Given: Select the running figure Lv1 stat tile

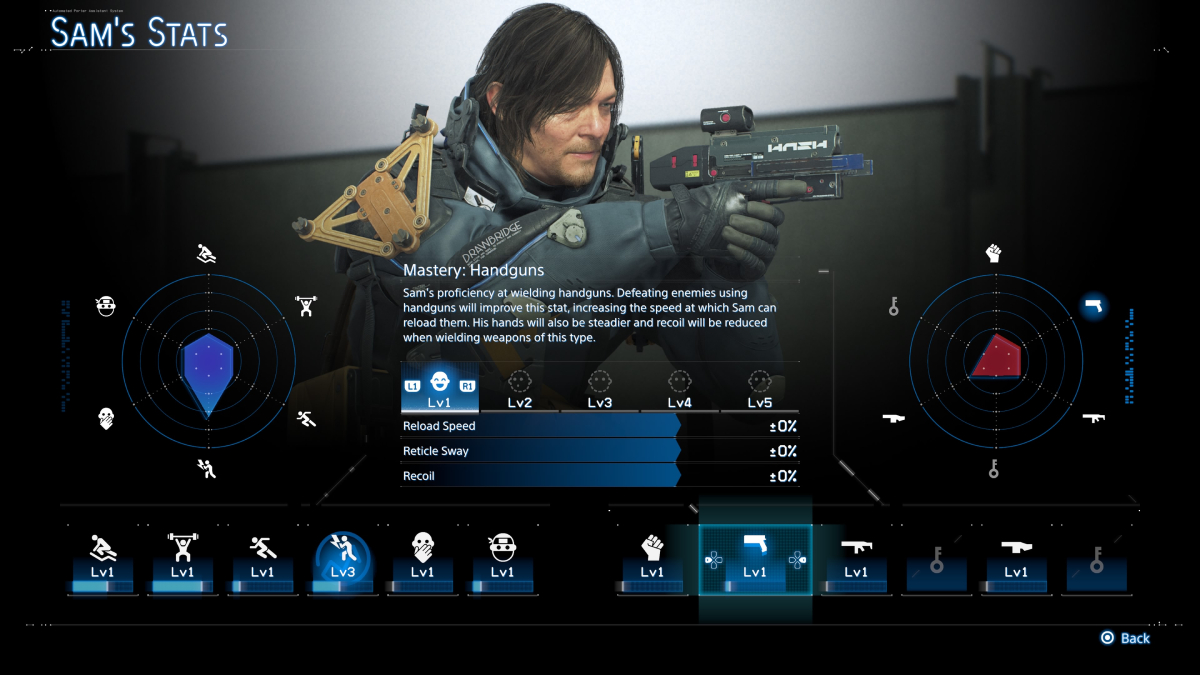Looking at the screenshot, I should pyautogui.click(x=262, y=560).
